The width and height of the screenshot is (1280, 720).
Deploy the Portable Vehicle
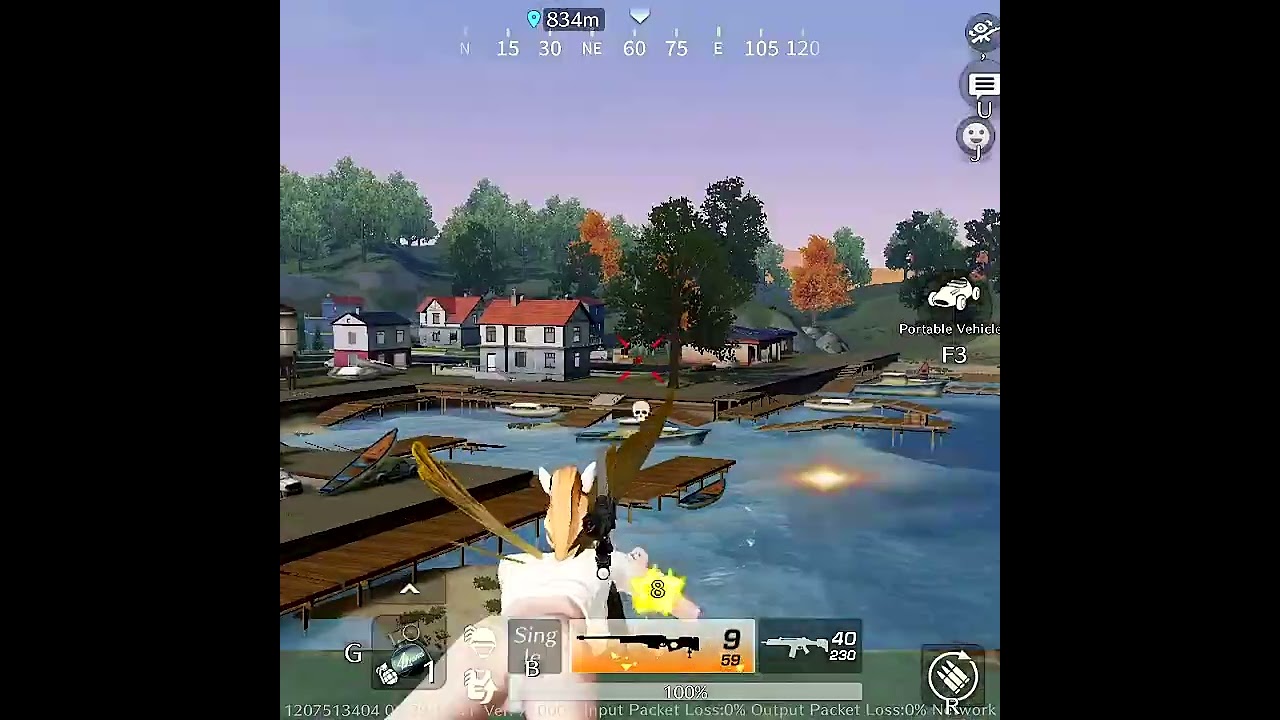coord(952,297)
